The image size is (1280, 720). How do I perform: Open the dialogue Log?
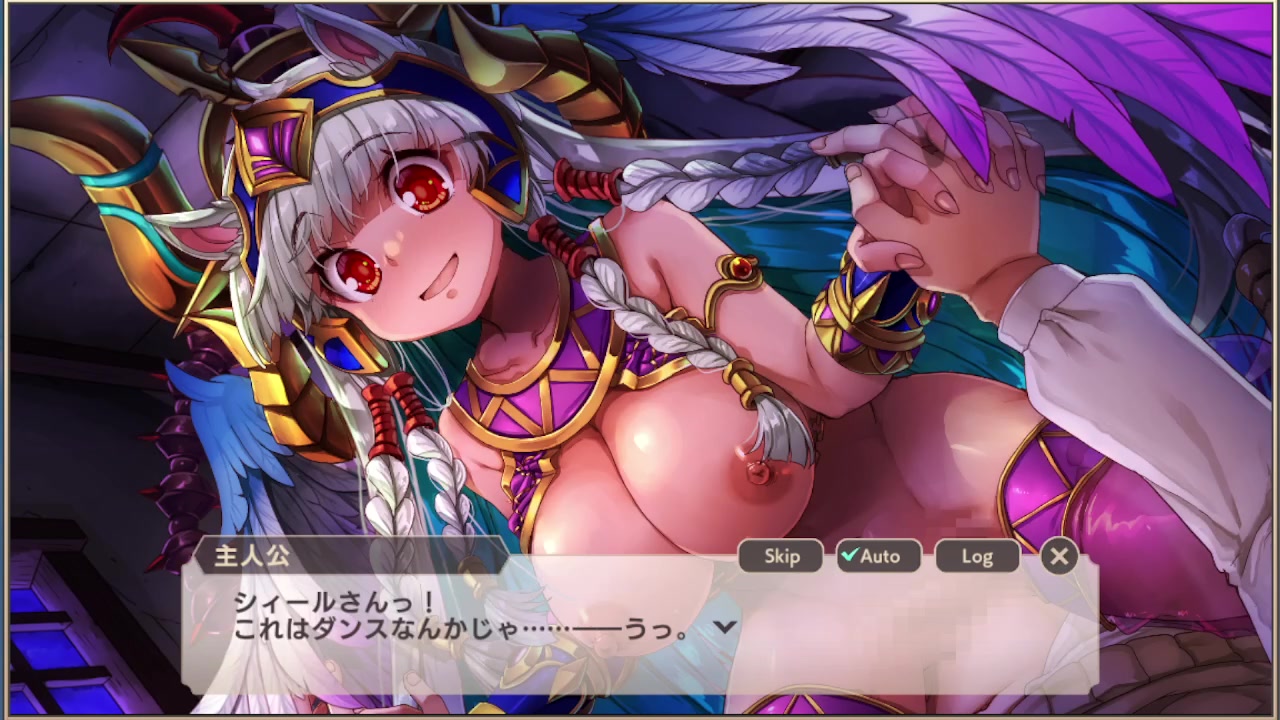[977, 556]
